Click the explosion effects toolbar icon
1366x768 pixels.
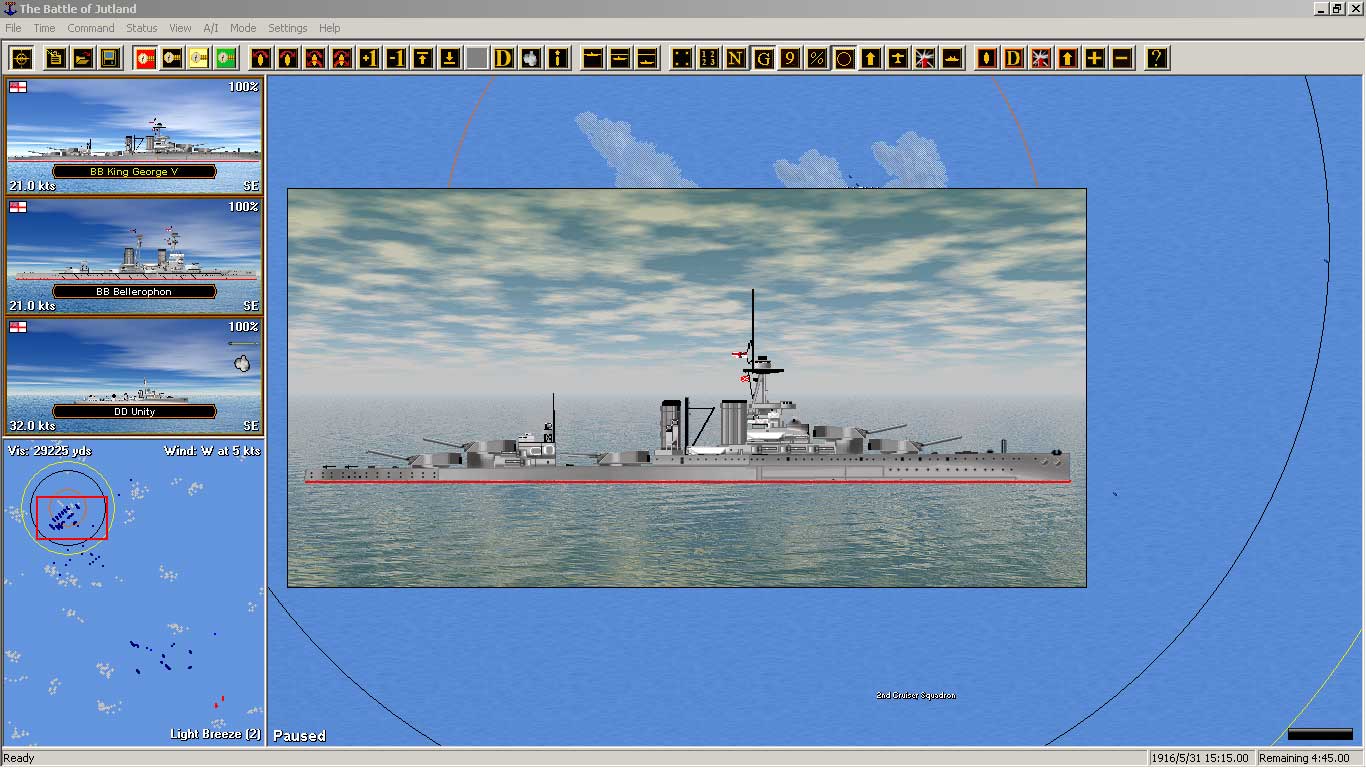927,58
